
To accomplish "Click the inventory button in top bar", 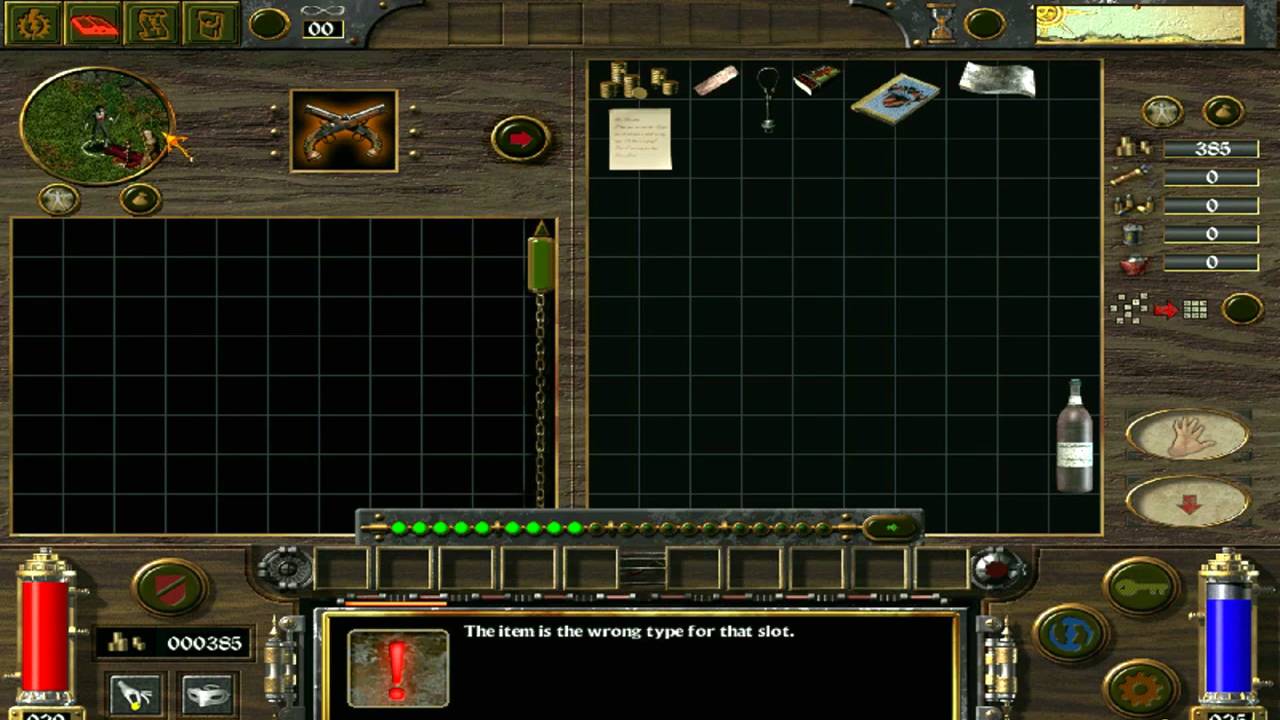I will [x=211, y=24].
